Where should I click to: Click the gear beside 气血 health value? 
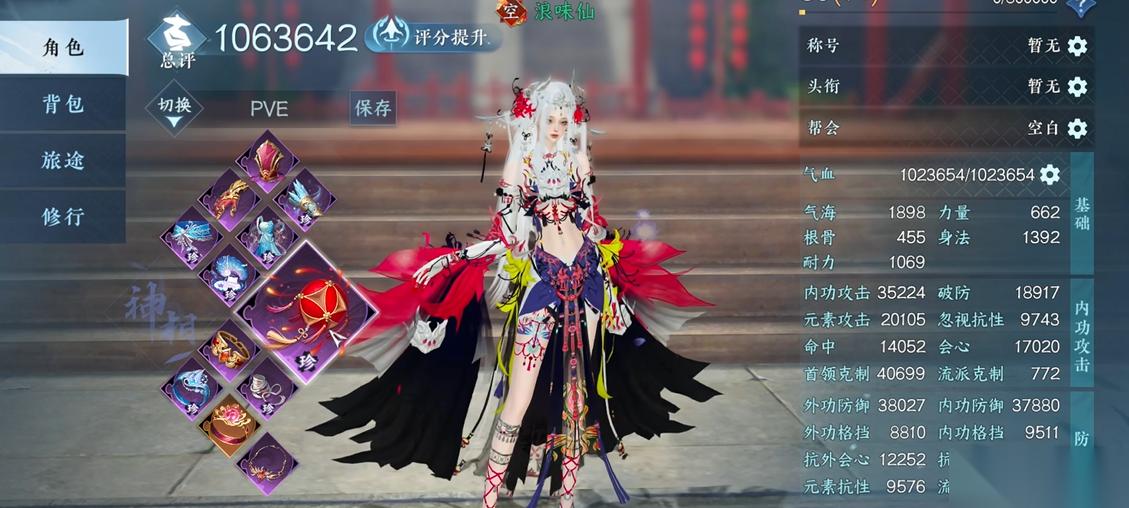click(x=1049, y=175)
